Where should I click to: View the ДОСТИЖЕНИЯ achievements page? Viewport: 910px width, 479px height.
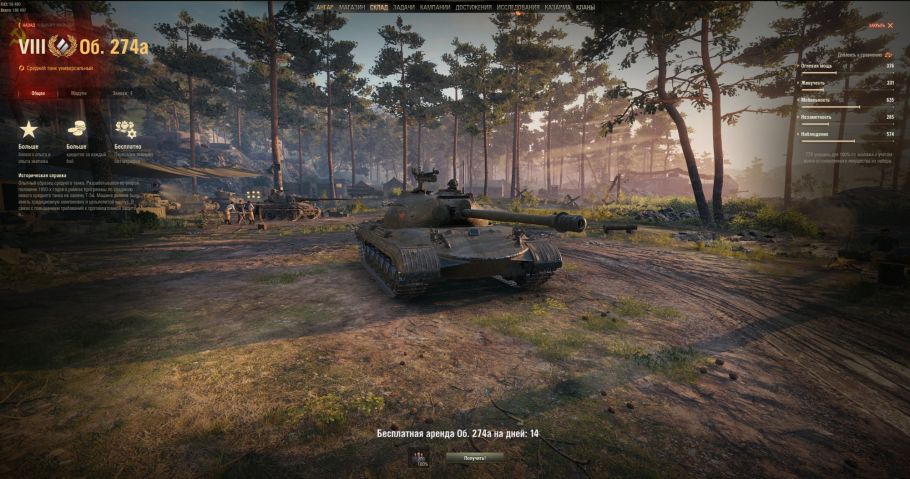click(x=473, y=7)
